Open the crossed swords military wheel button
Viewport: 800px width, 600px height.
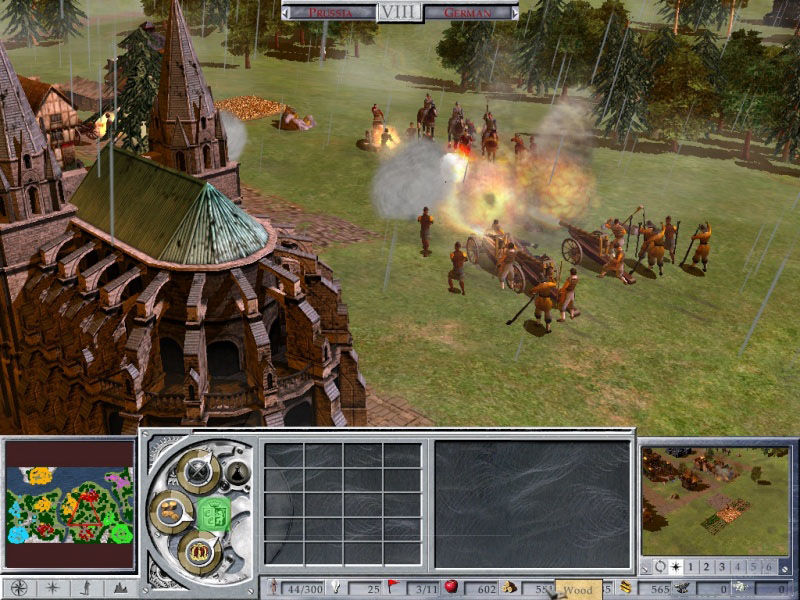(x=198, y=469)
